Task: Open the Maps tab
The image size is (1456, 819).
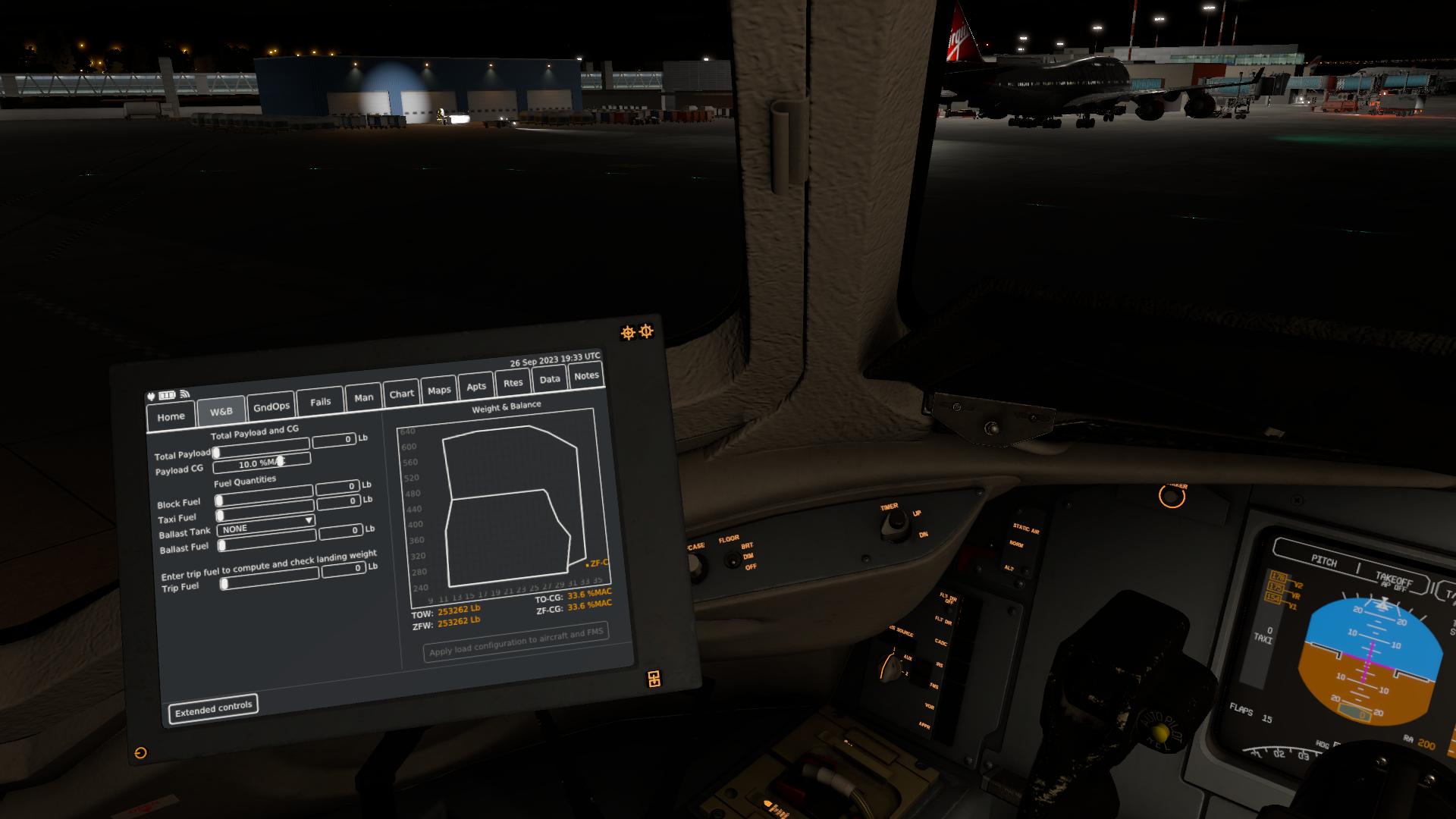Action: point(439,391)
